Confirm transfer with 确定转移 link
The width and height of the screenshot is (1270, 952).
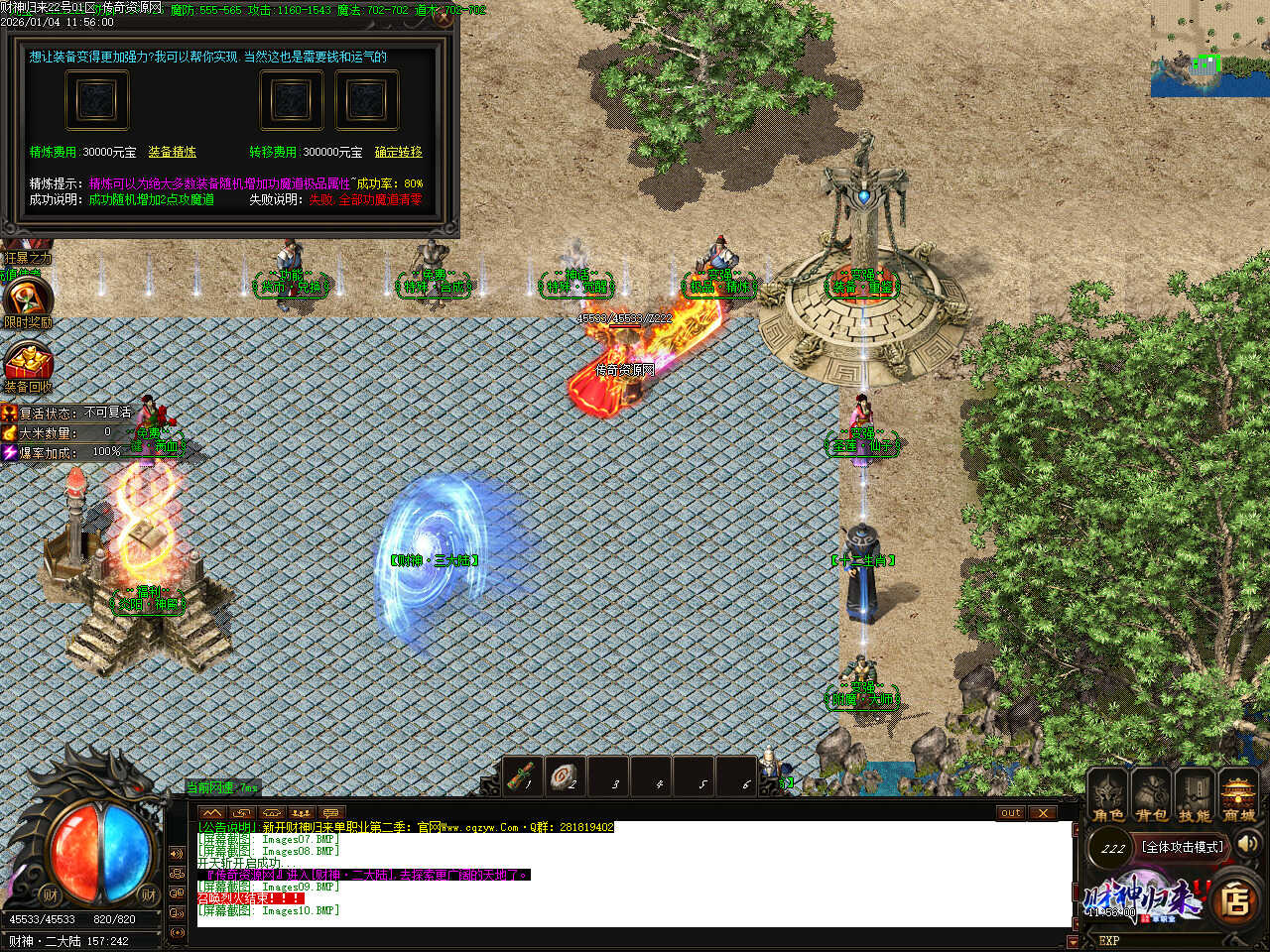pos(398,152)
